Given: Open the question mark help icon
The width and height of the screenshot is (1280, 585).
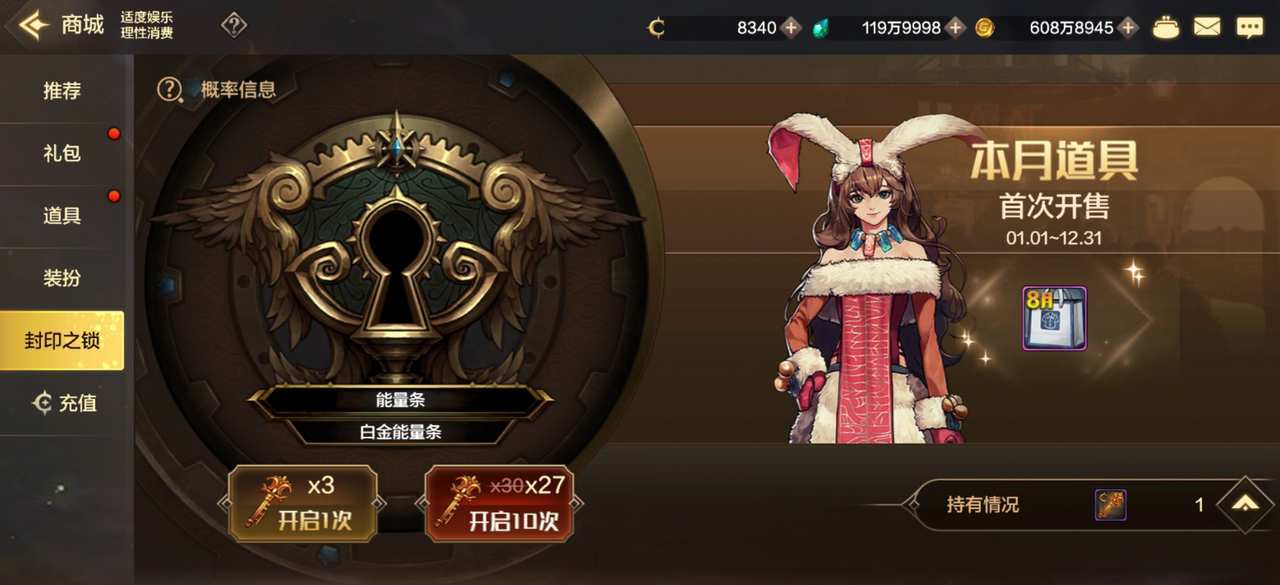Looking at the screenshot, I should tap(234, 26).
